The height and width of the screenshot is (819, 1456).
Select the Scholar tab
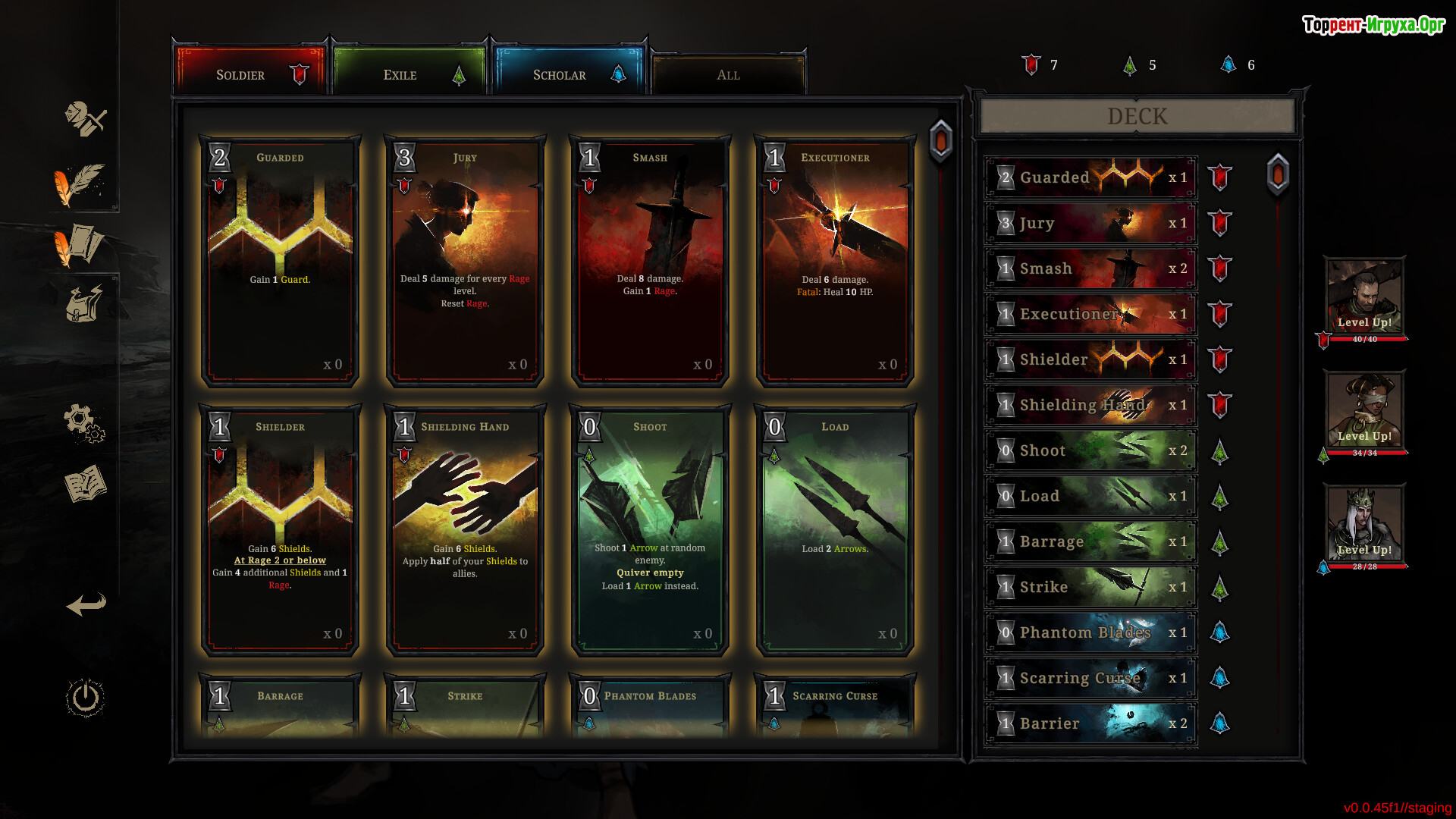coord(569,74)
